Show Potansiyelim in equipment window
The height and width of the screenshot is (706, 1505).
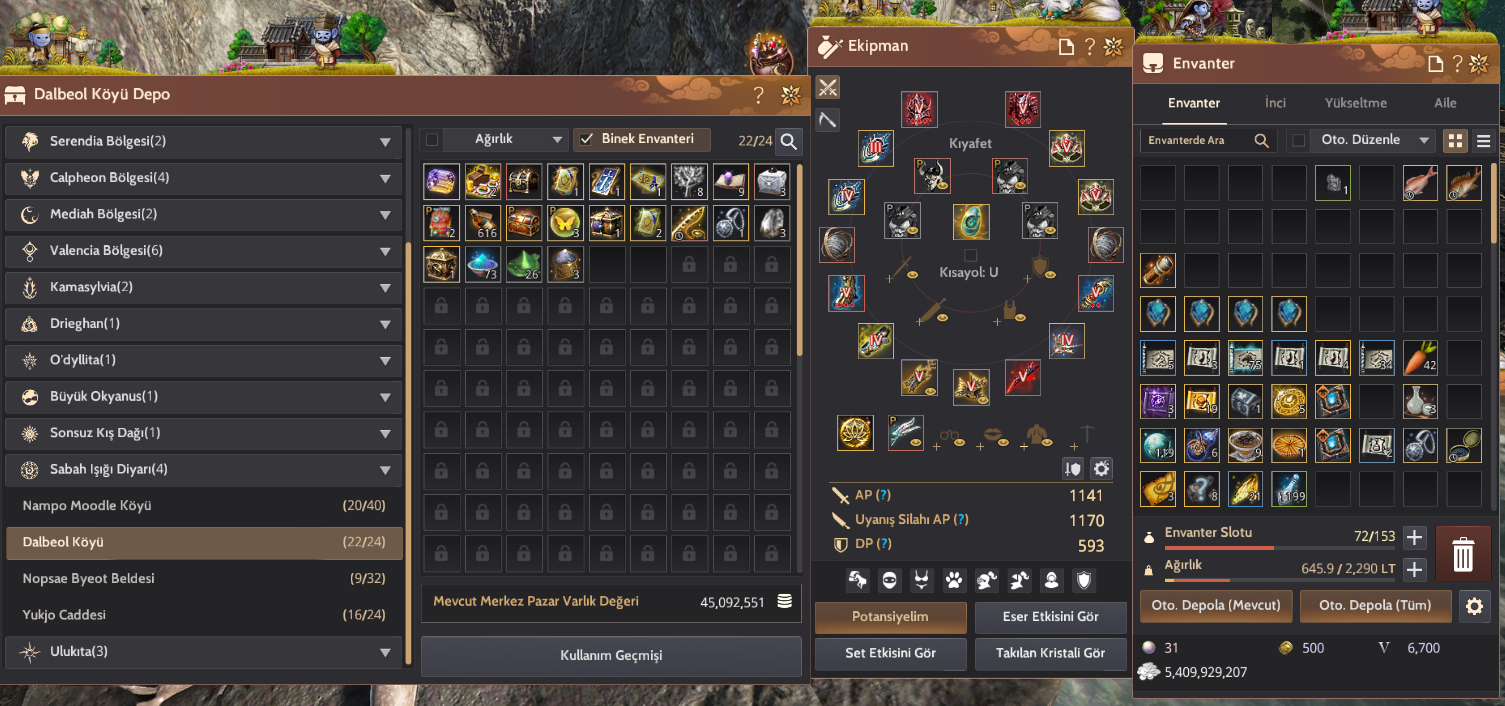(x=890, y=617)
